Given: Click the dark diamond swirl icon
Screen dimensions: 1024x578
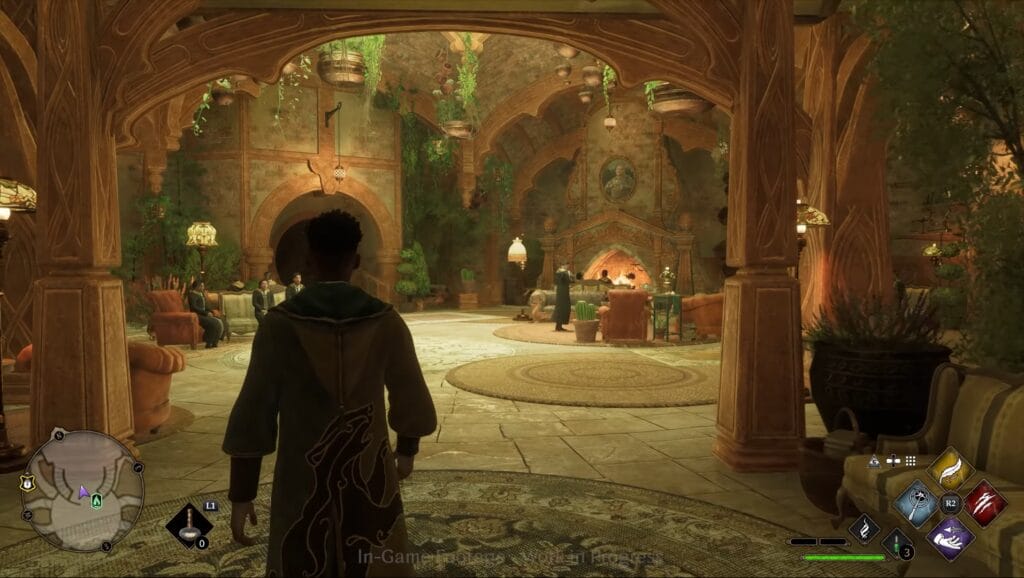Looking at the screenshot, I should [864, 528].
